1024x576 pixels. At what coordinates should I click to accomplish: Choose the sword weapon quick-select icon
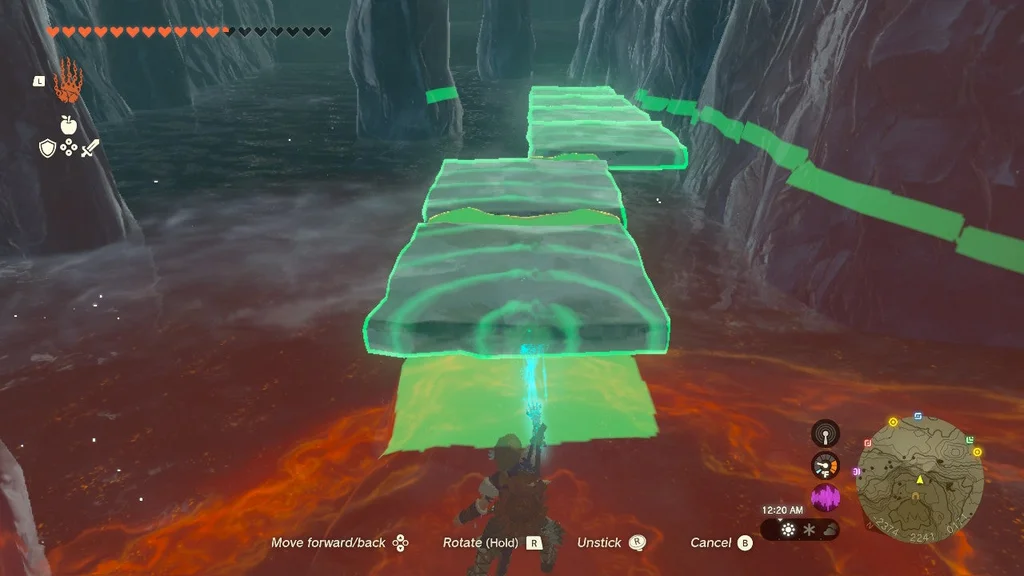click(90, 148)
